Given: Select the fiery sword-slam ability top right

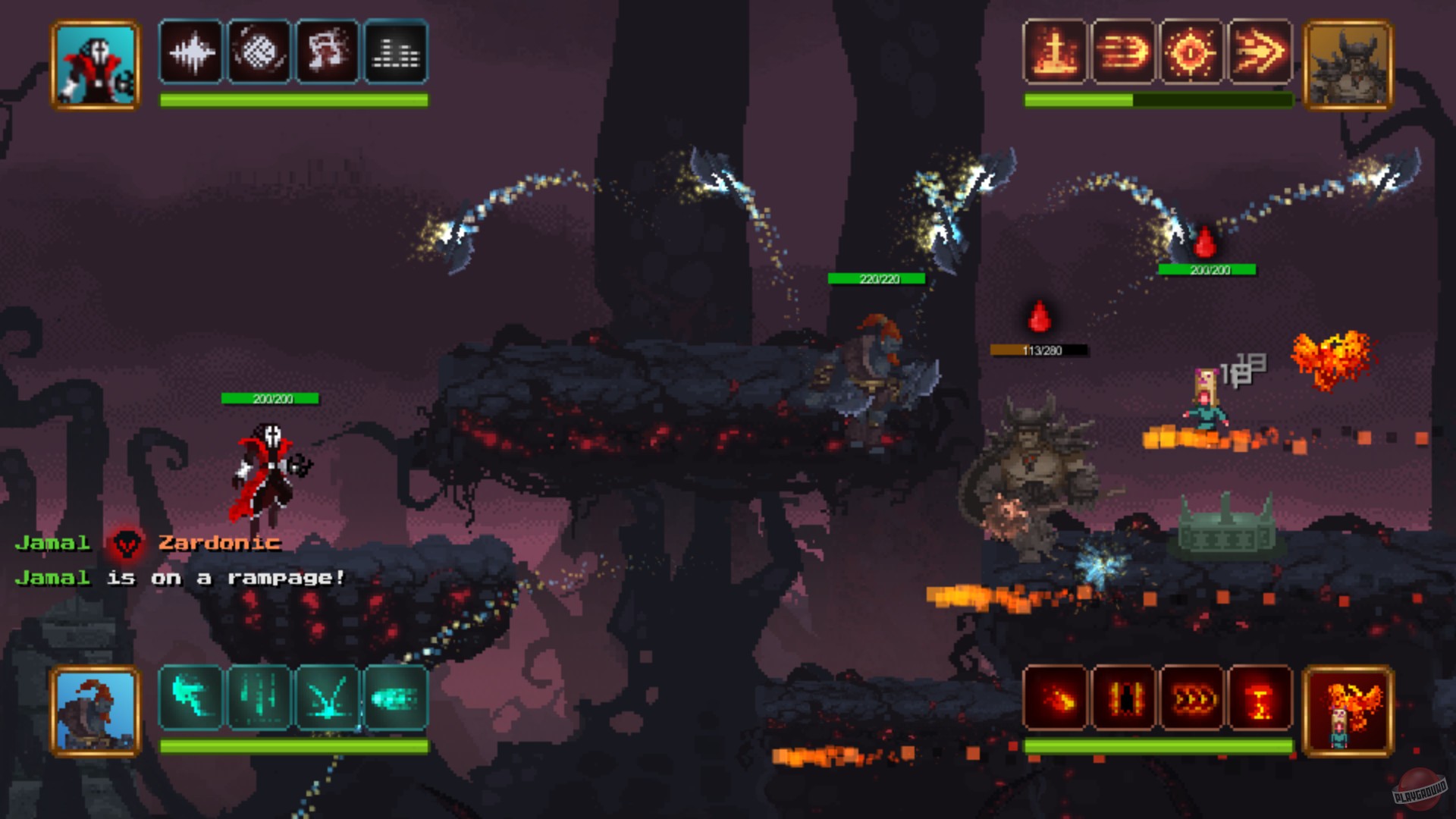Looking at the screenshot, I should 1054,52.
